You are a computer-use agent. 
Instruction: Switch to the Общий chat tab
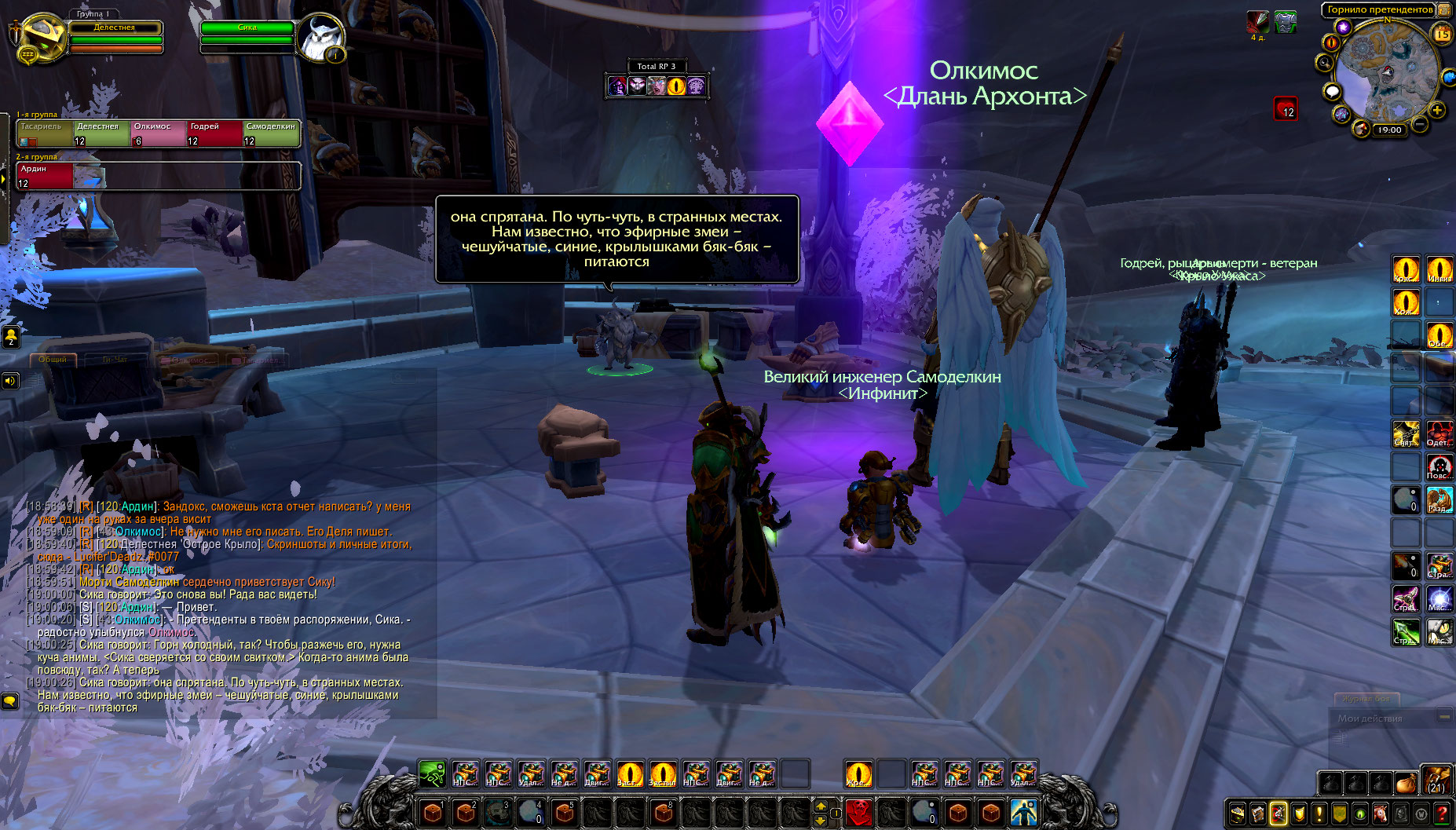point(53,360)
